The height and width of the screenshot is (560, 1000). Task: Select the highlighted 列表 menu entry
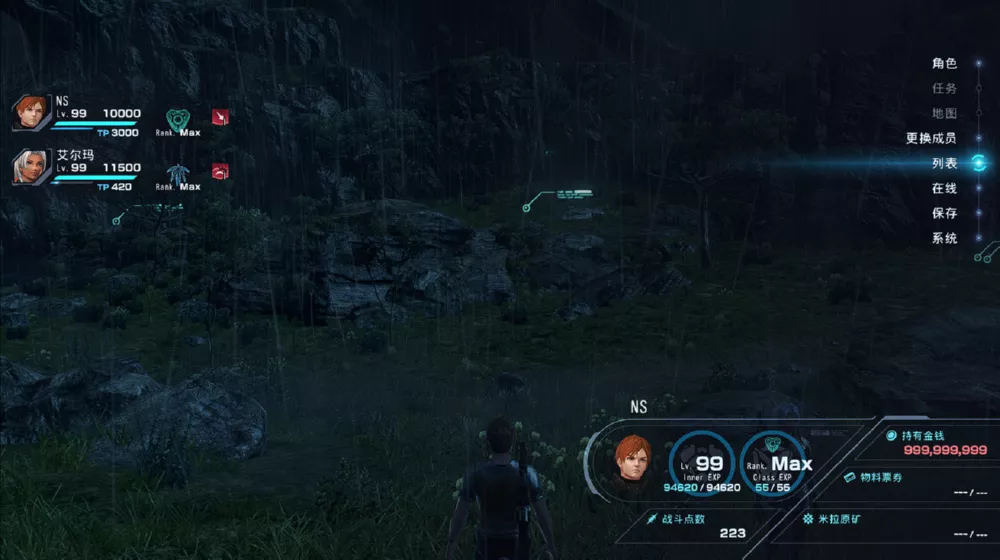coord(944,163)
